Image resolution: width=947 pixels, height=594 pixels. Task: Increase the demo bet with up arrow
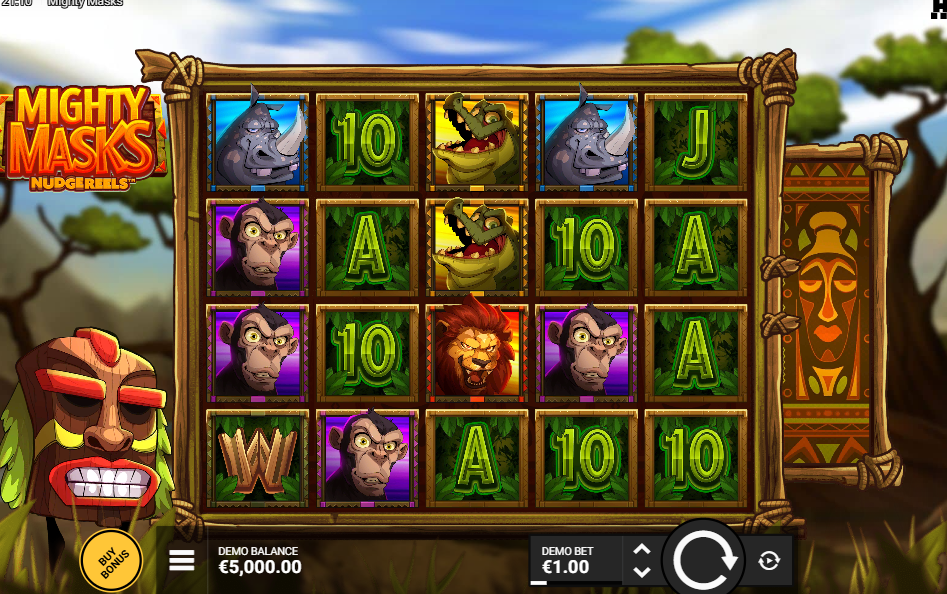642,549
